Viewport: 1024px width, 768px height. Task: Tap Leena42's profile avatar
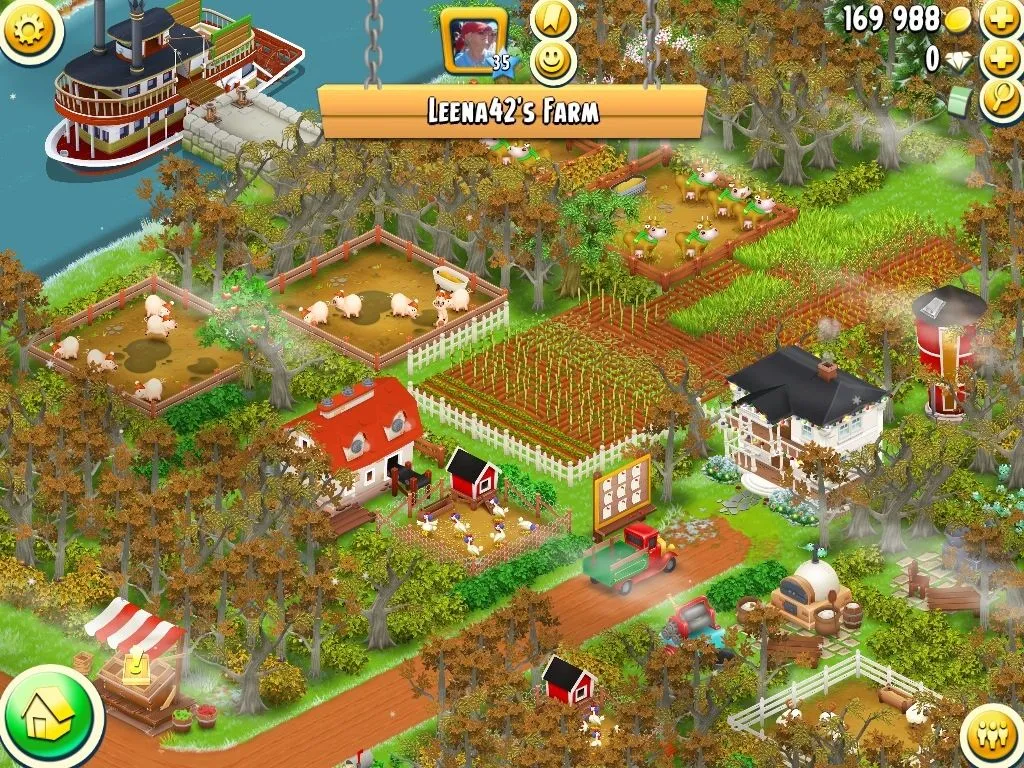coord(475,44)
